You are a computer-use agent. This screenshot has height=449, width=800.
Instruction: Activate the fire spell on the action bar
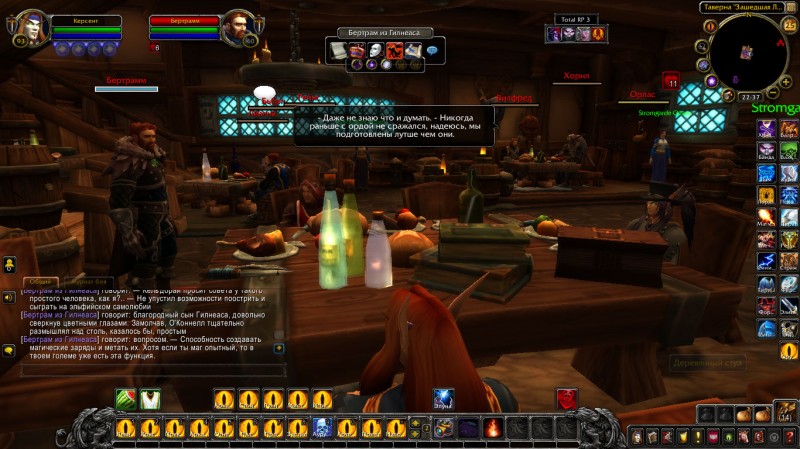(492, 428)
